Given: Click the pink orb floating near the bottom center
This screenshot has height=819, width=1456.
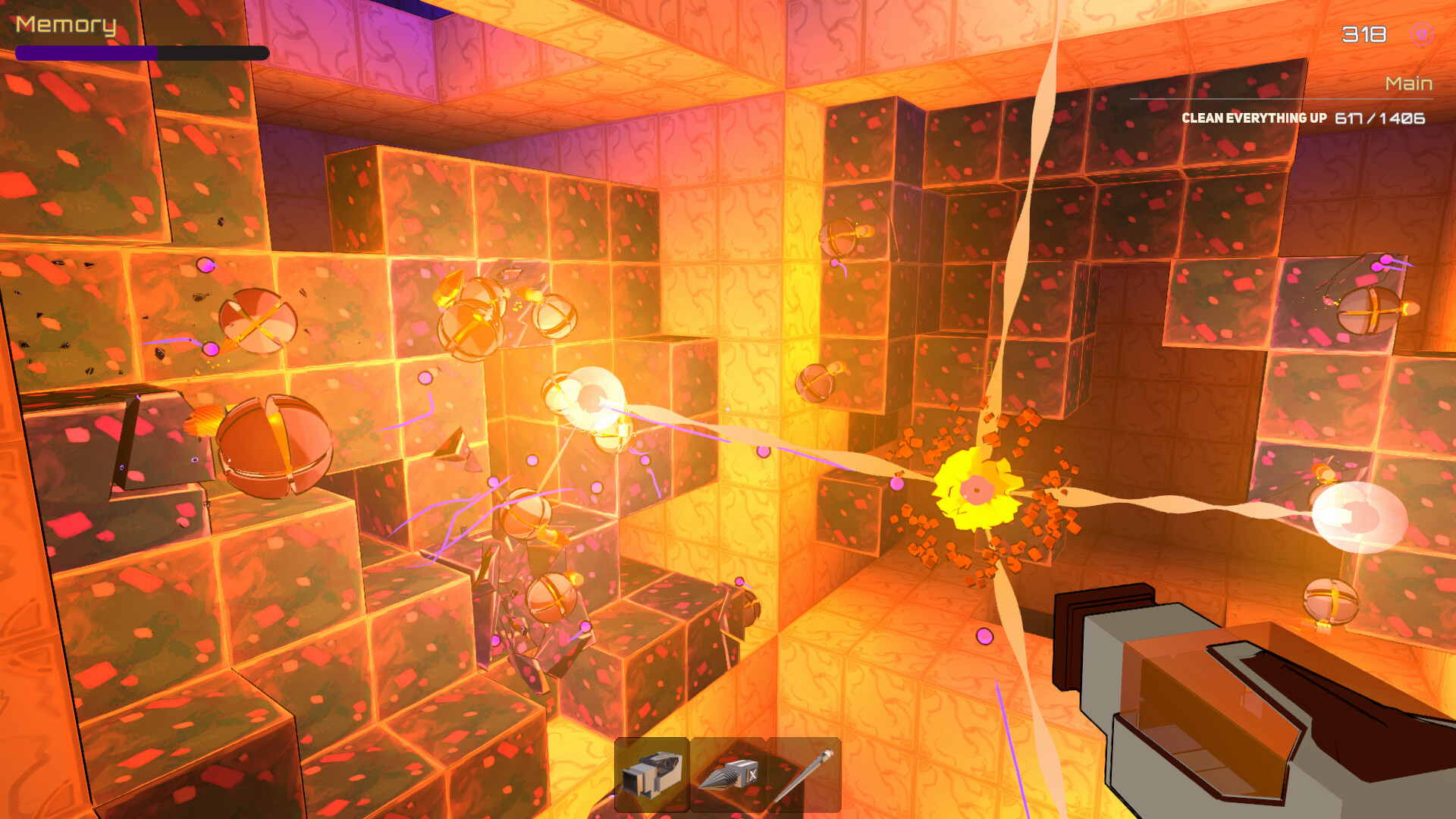Looking at the screenshot, I should tap(985, 635).
